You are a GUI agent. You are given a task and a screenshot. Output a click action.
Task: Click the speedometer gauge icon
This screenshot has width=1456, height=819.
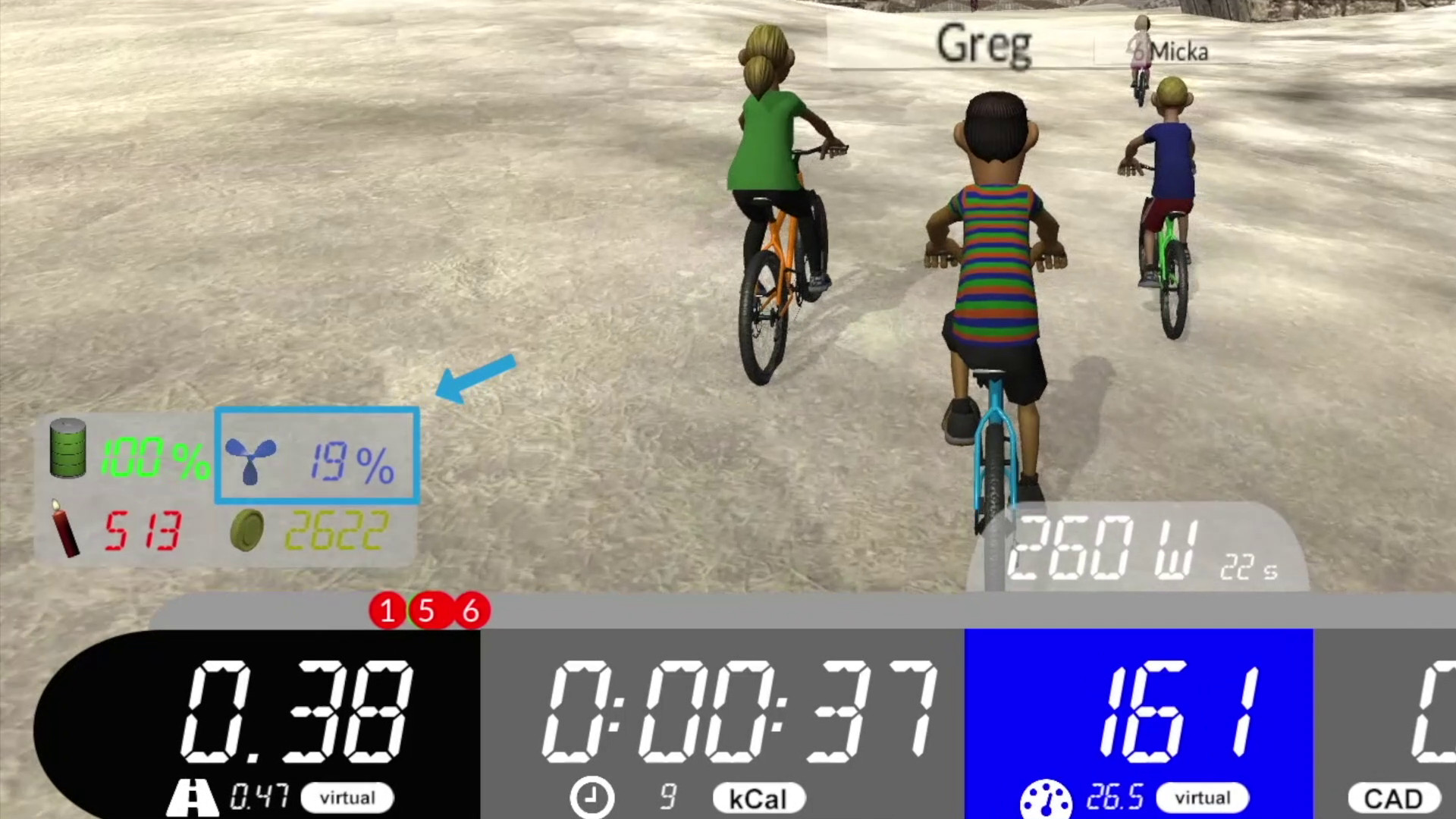(x=1046, y=801)
